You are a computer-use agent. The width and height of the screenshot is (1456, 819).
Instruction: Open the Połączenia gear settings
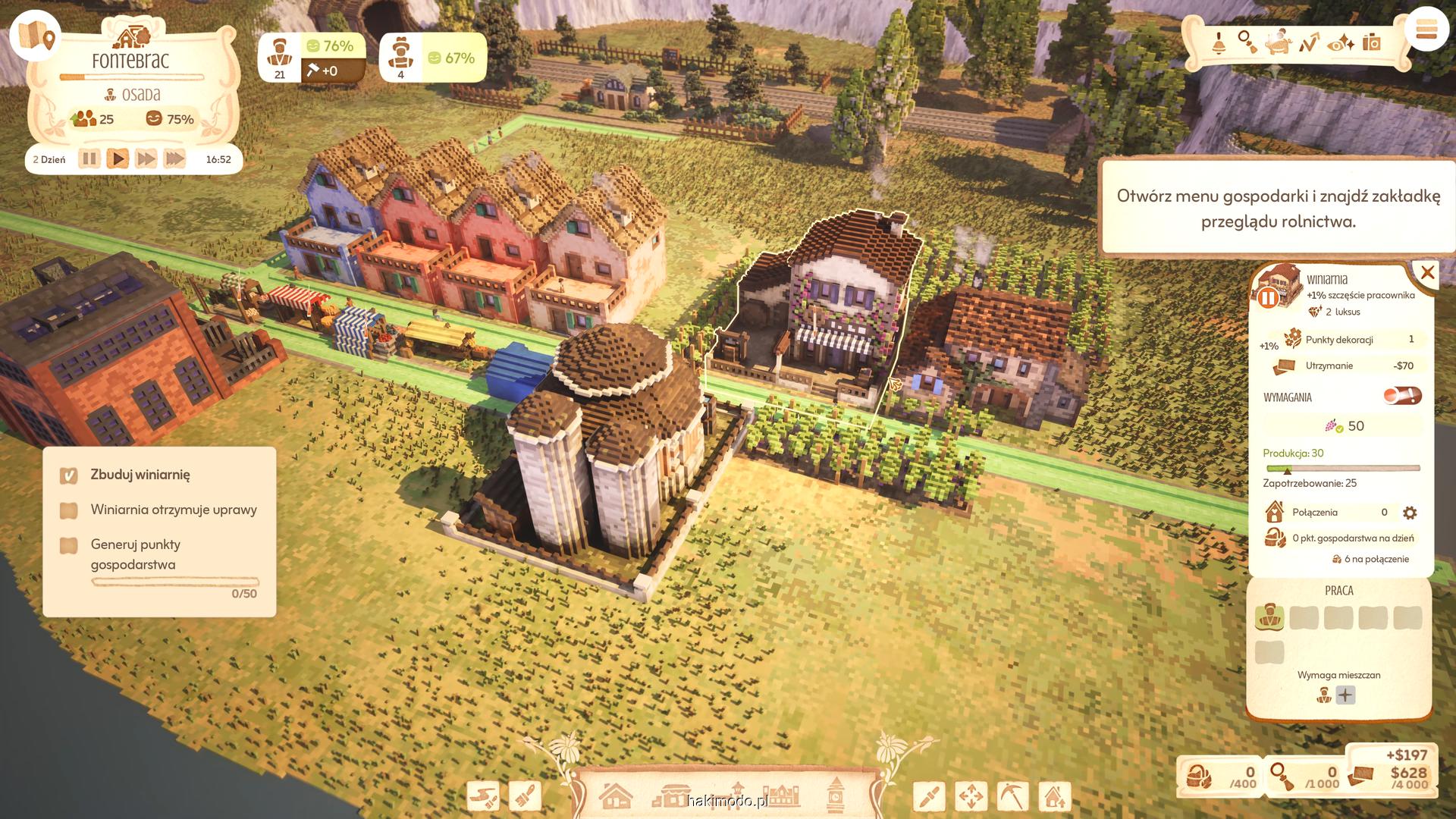pyautogui.click(x=1410, y=513)
